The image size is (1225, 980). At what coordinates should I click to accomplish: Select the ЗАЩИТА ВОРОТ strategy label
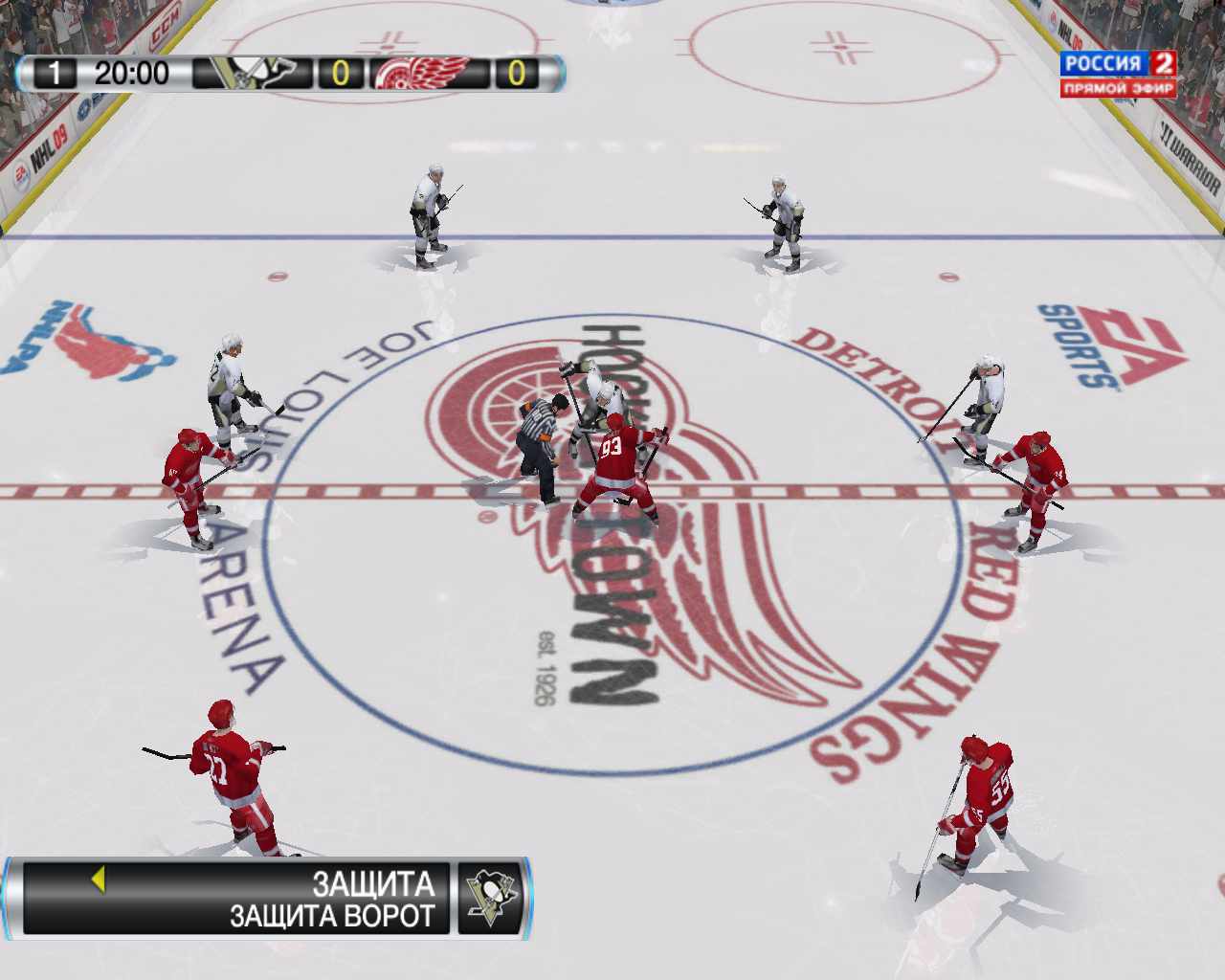coord(331,916)
